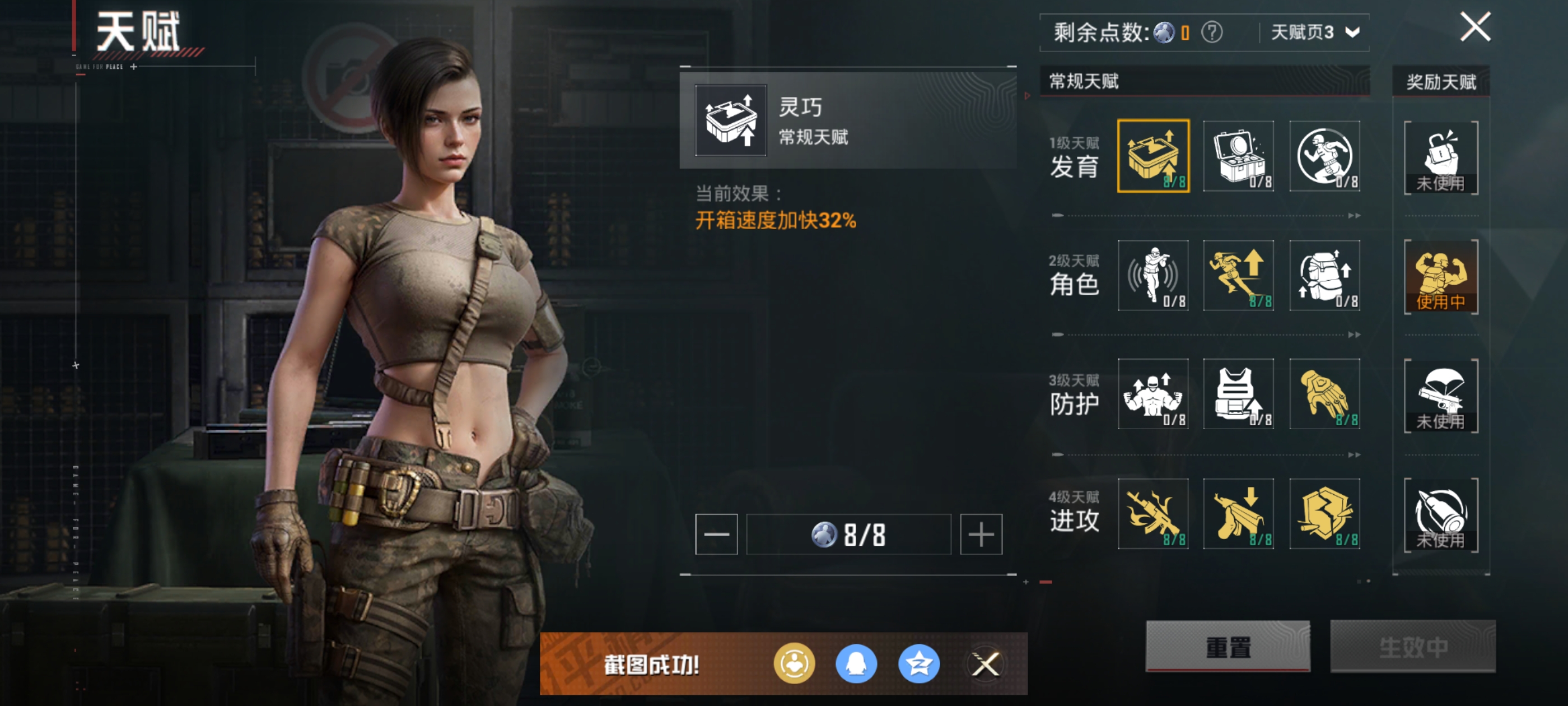1568x706 pixels.
Task: Decrease talent points with minus button
Action: pos(716,534)
